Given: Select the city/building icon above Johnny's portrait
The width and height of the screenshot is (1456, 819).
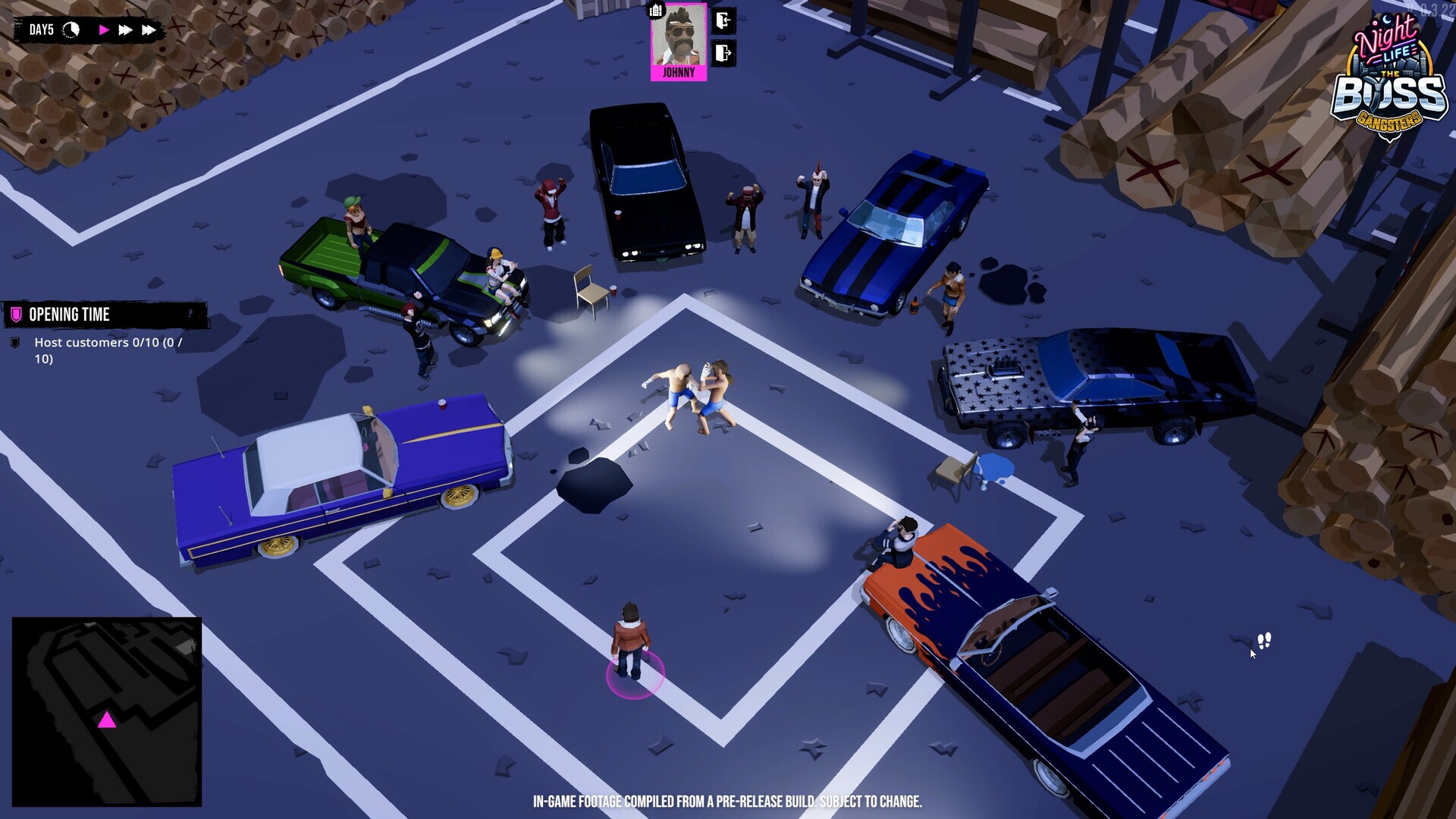Looking at the screenshot, I should click(x=654, y=10).
